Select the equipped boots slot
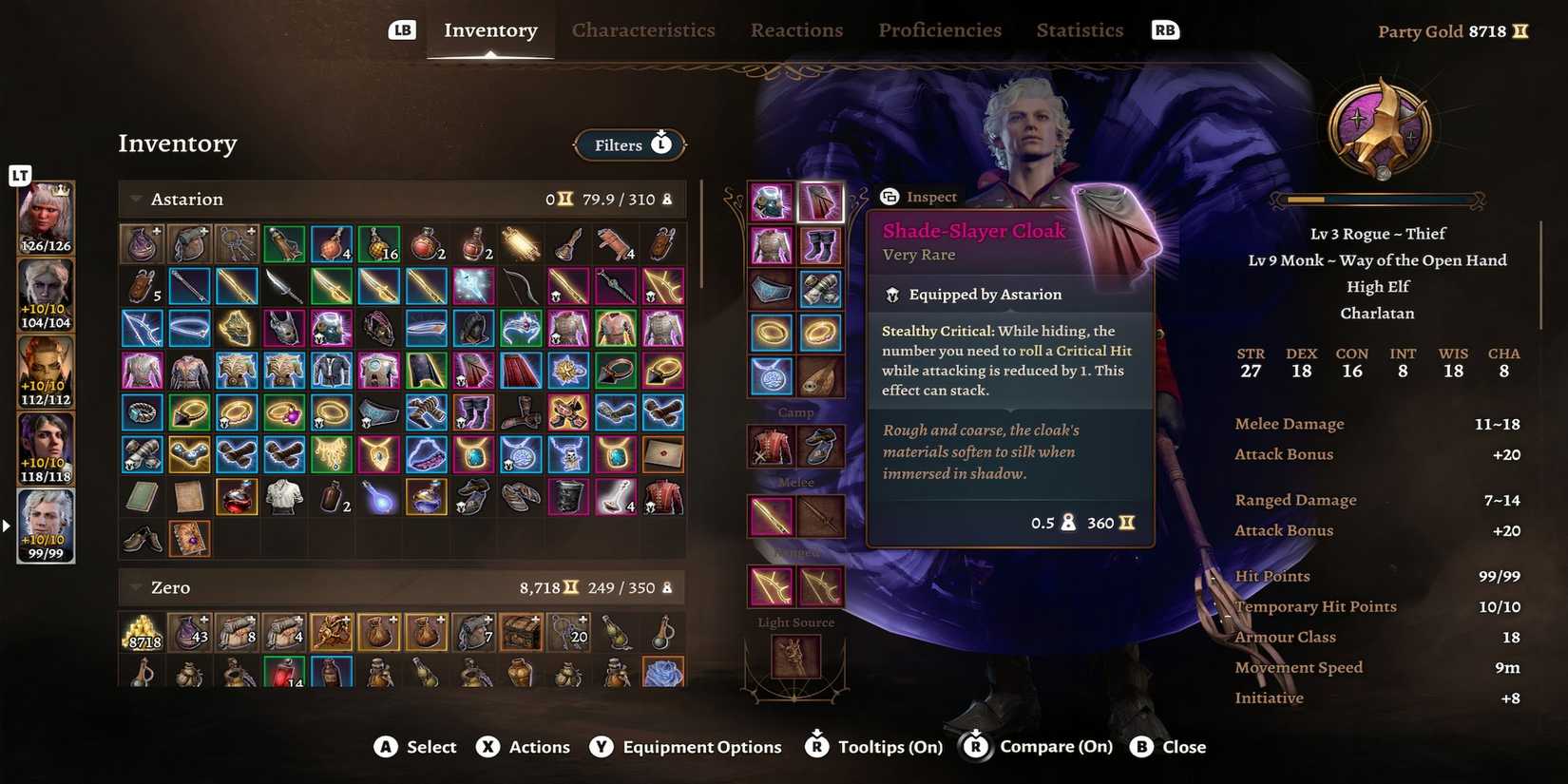This screenshot has height=784, width=1568. (819, 245)
